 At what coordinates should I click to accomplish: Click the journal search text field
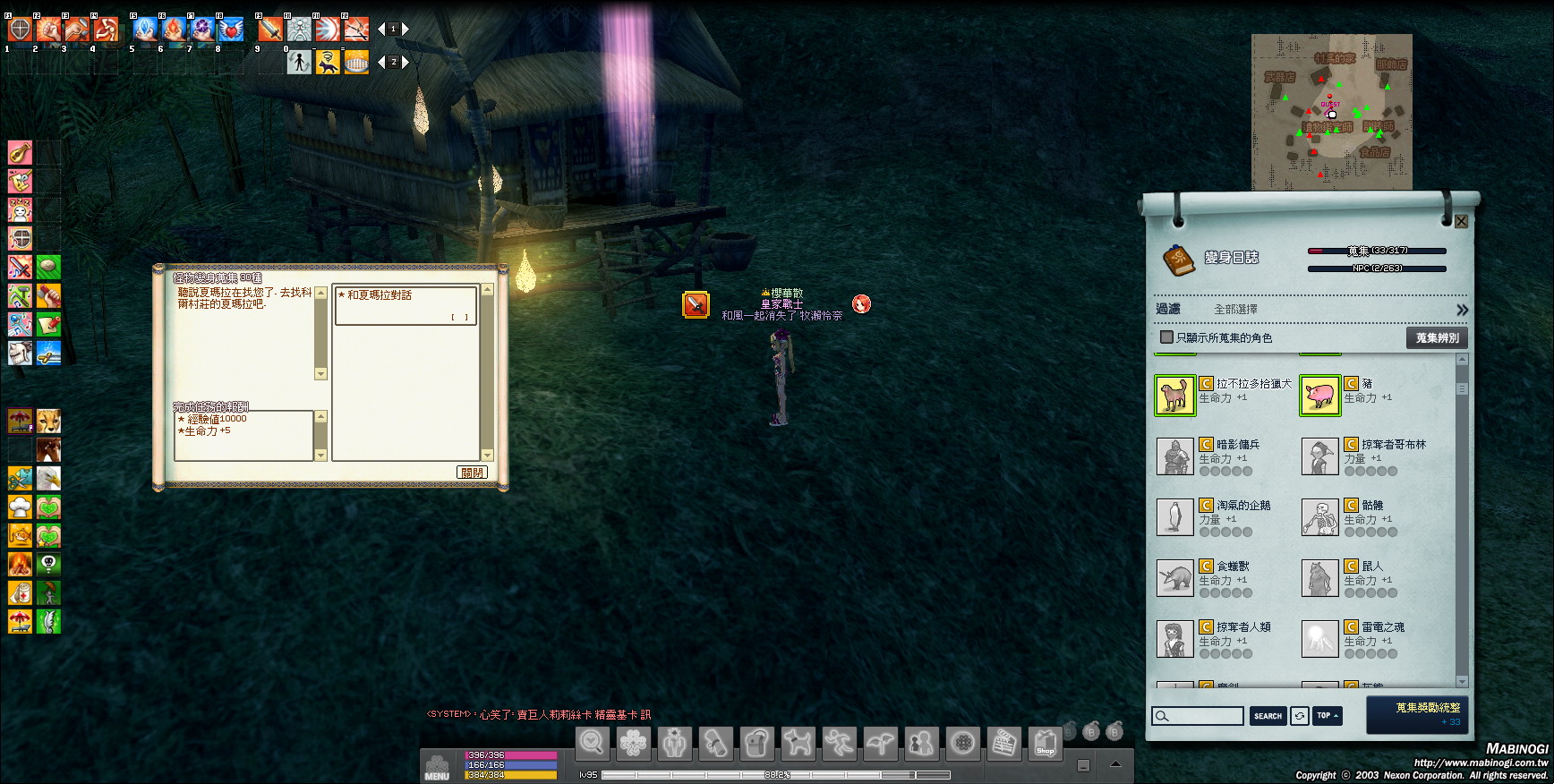tap(1199, 716)
